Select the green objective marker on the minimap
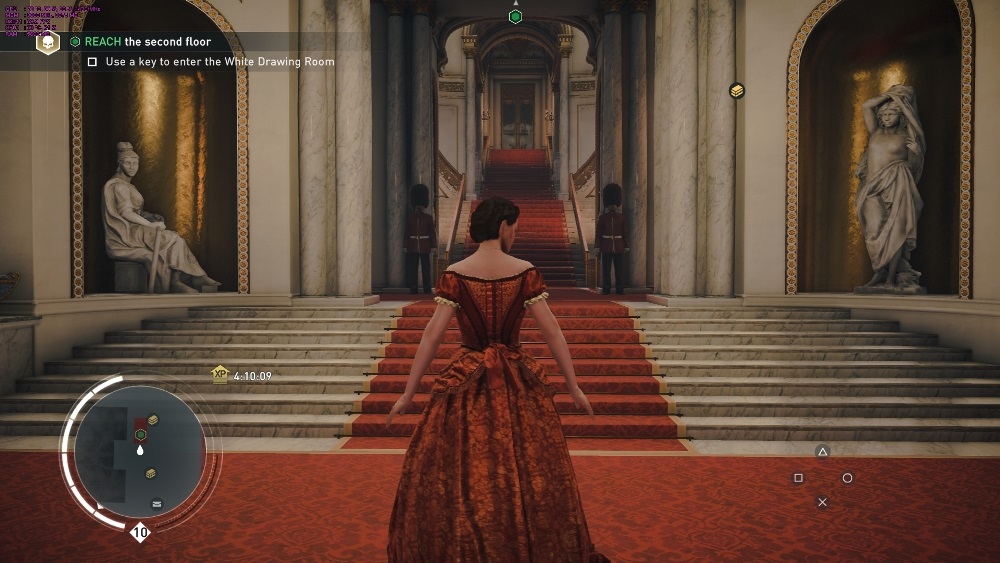1000x563 pixels. [x=141, y=435]
